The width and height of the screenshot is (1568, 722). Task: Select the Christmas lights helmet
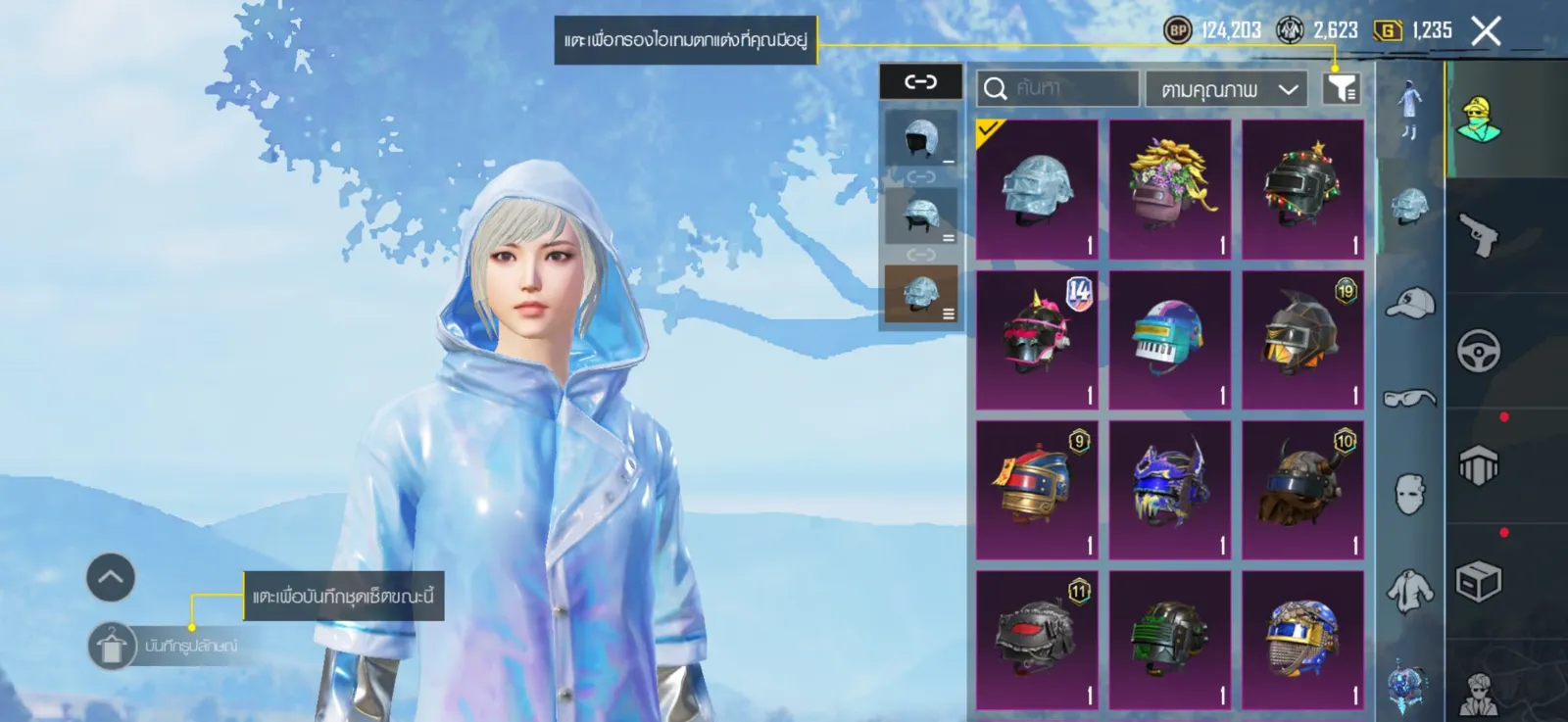(1302, 190)
